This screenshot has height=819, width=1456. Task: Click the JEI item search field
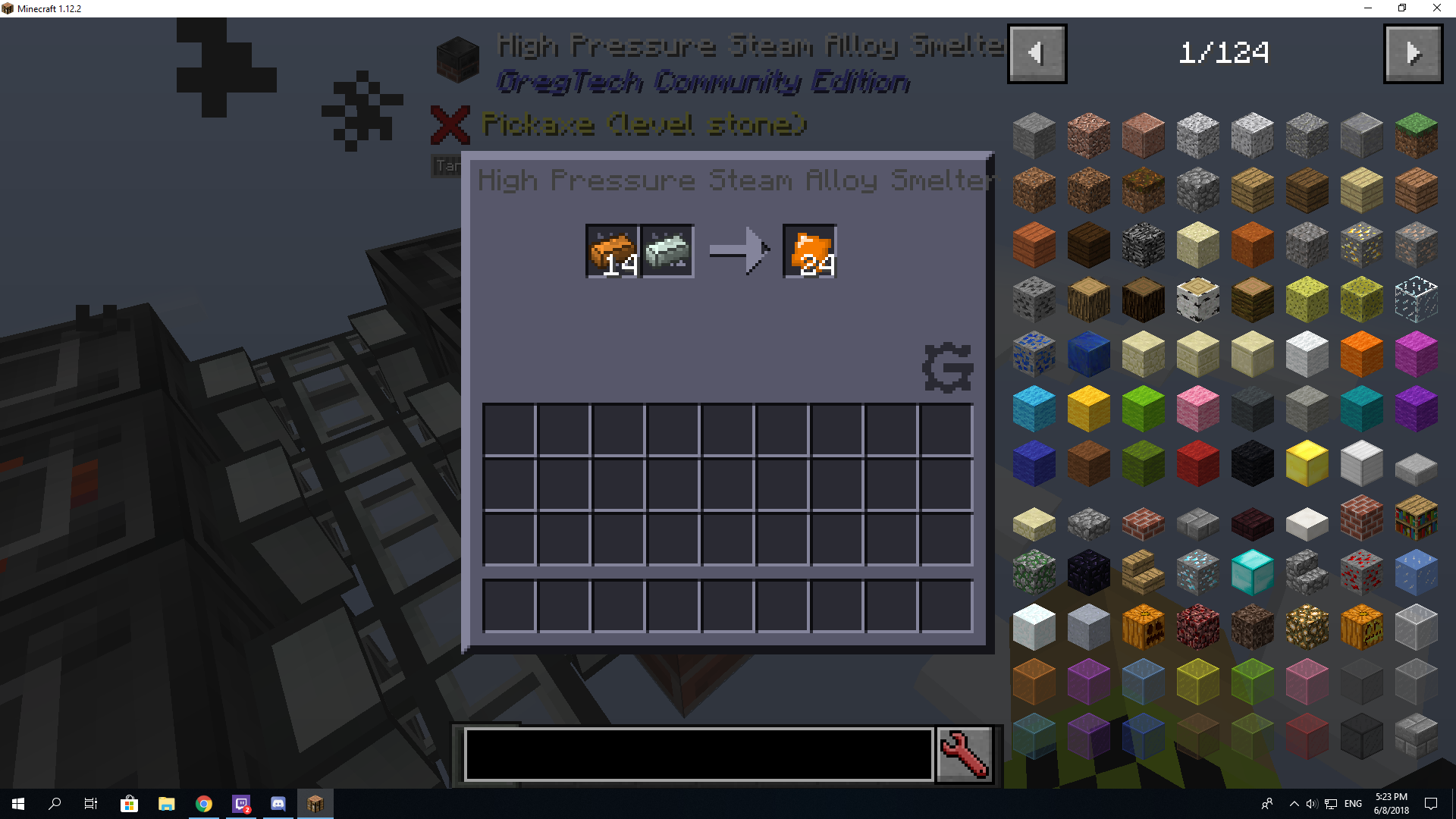tap(698, 754)
